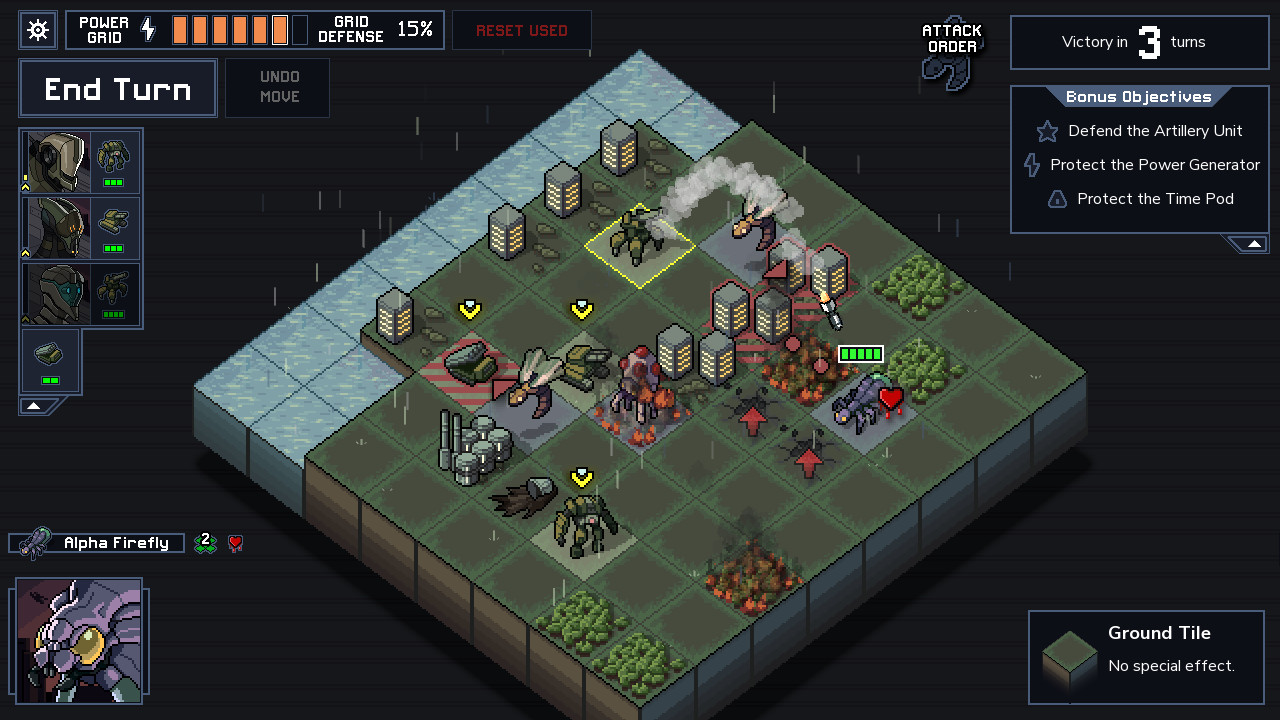Viewport: 1280px width, 720px height.
Task: Click the star icon beside Defend the Artillery Unit
Action: (1046, 131)
